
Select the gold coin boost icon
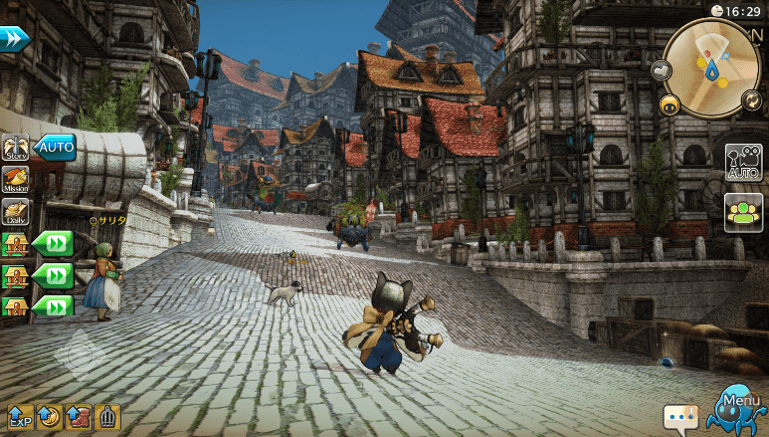48,417
